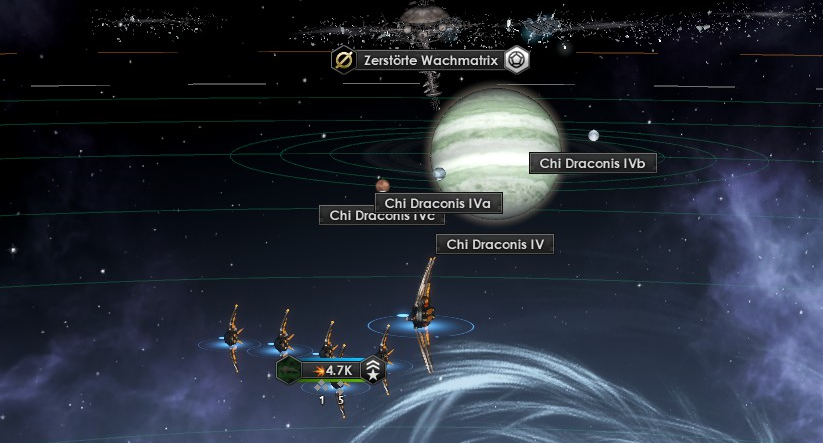The height and width of the screenshot is (443, 824).
Task: Select the Chi Draconis IVa moon label
Action: click(x=437, y=204)
